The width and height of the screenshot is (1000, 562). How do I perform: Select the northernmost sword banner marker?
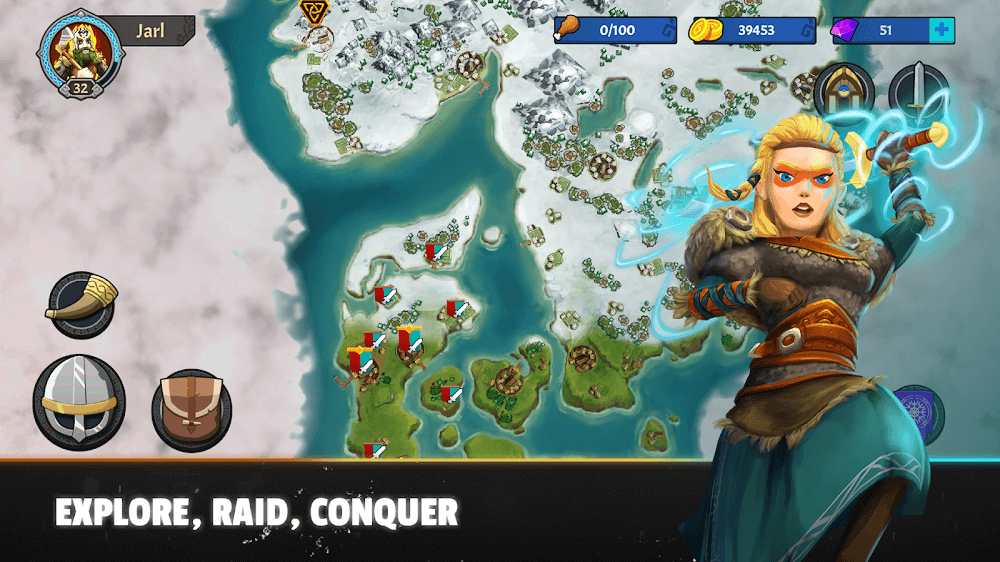[433, 252]
